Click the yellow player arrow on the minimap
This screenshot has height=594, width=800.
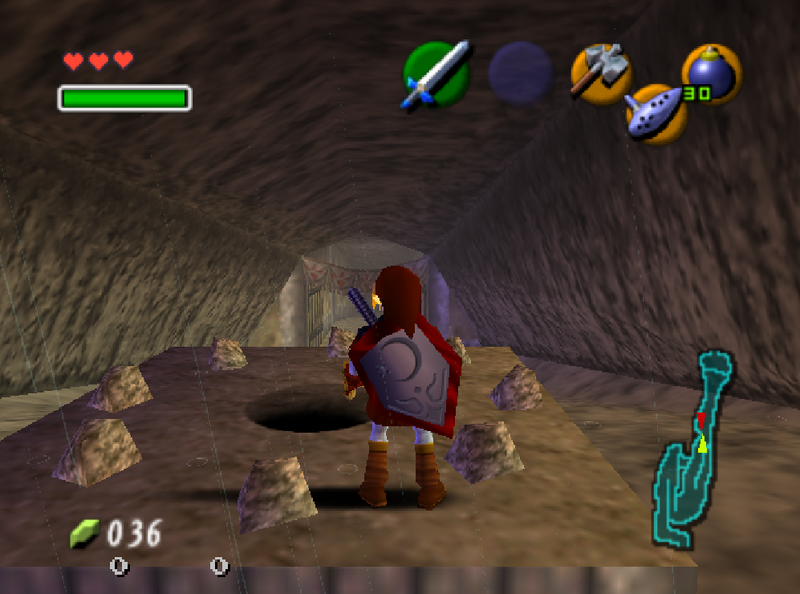[x=702, y=444]
